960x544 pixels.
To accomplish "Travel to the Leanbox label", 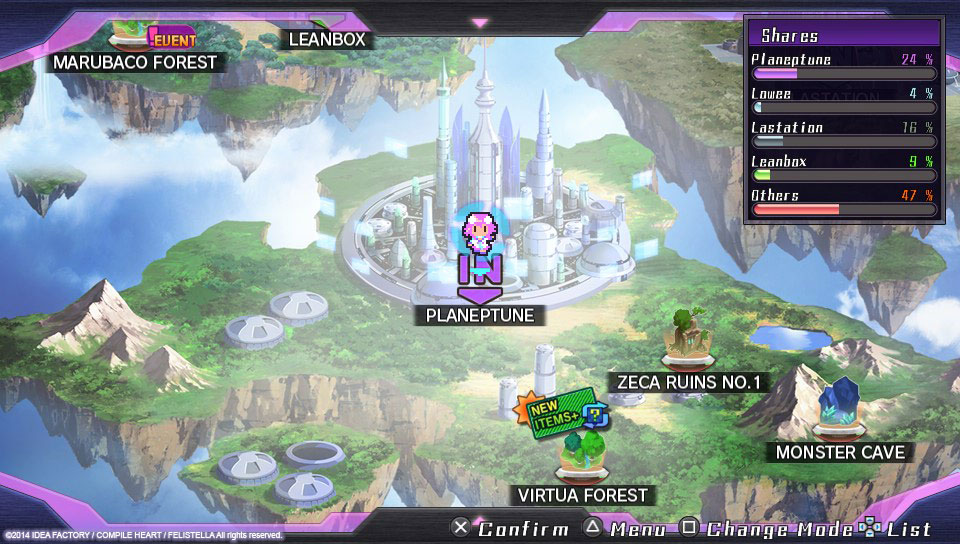I will click(327, 40).
